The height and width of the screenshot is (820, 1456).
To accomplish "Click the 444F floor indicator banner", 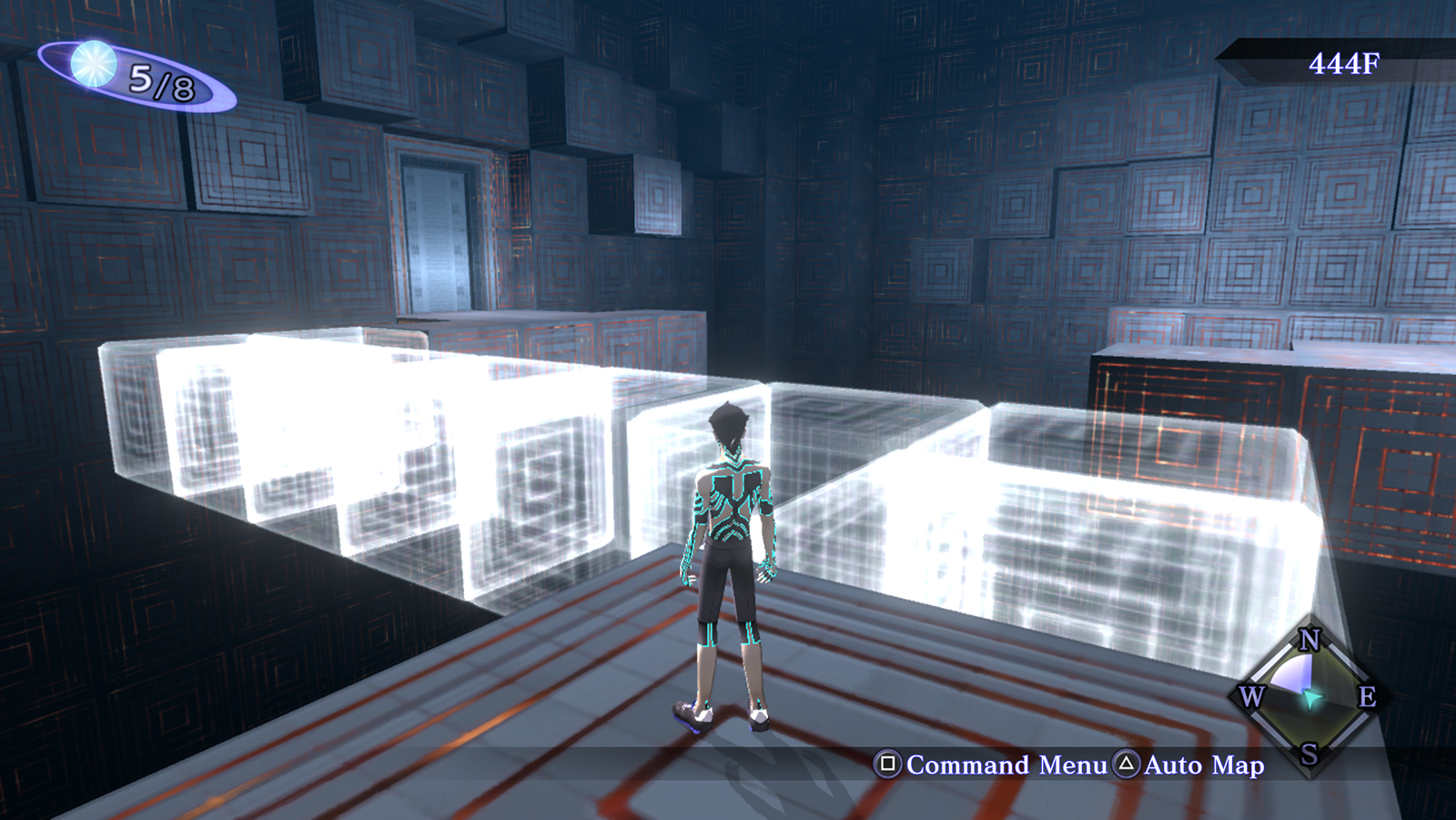I will coord(1344,63).
